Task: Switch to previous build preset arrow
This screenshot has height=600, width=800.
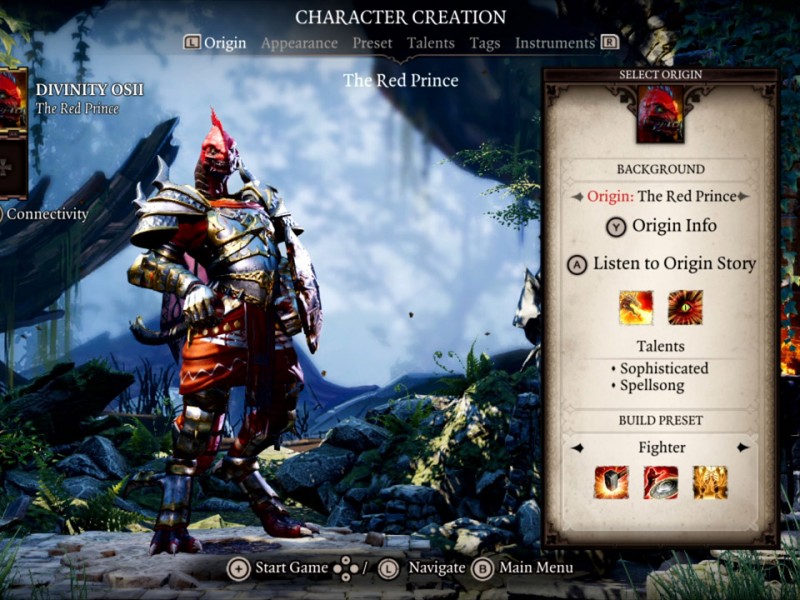Action: click(x=577, y=447)
